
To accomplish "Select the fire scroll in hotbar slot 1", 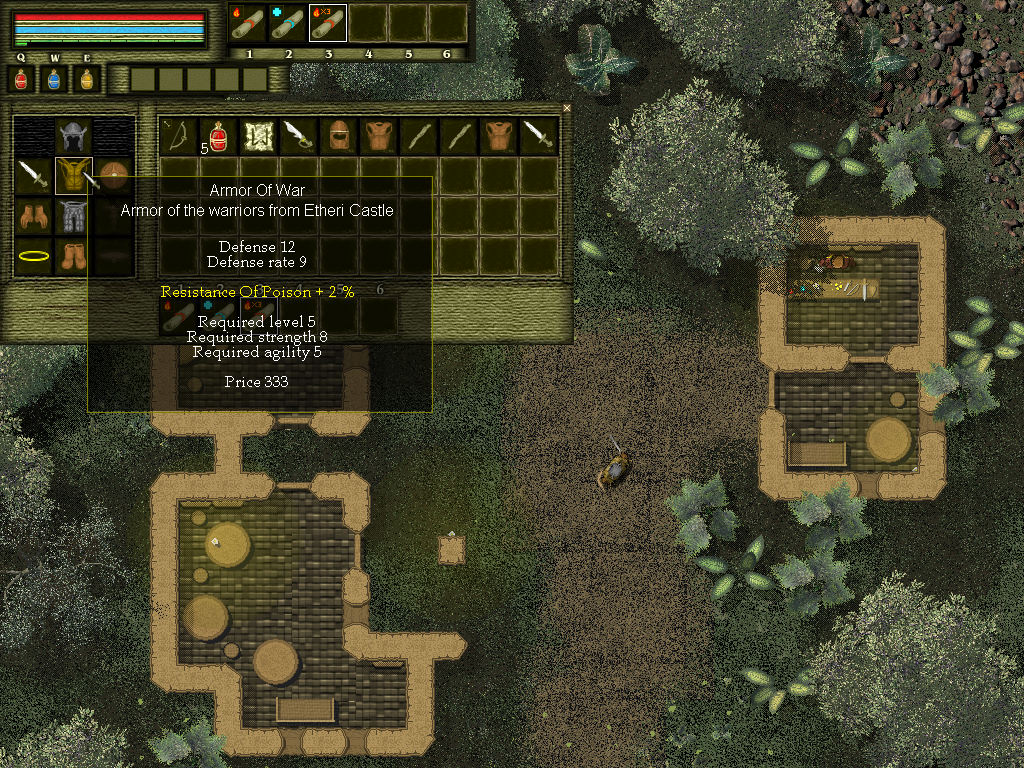I will [248, 23].
